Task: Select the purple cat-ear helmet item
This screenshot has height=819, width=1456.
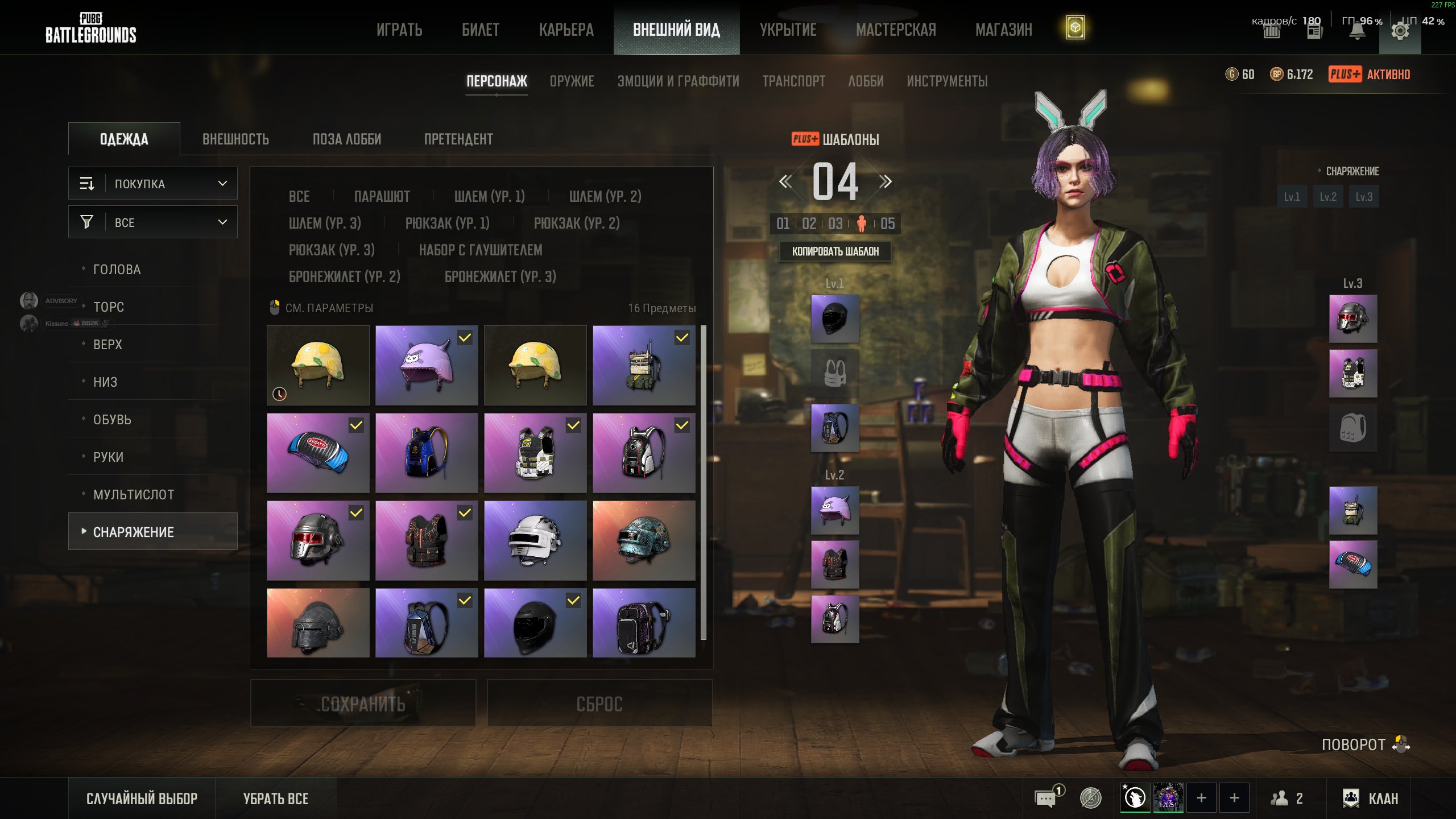Action: coord(427,365)
